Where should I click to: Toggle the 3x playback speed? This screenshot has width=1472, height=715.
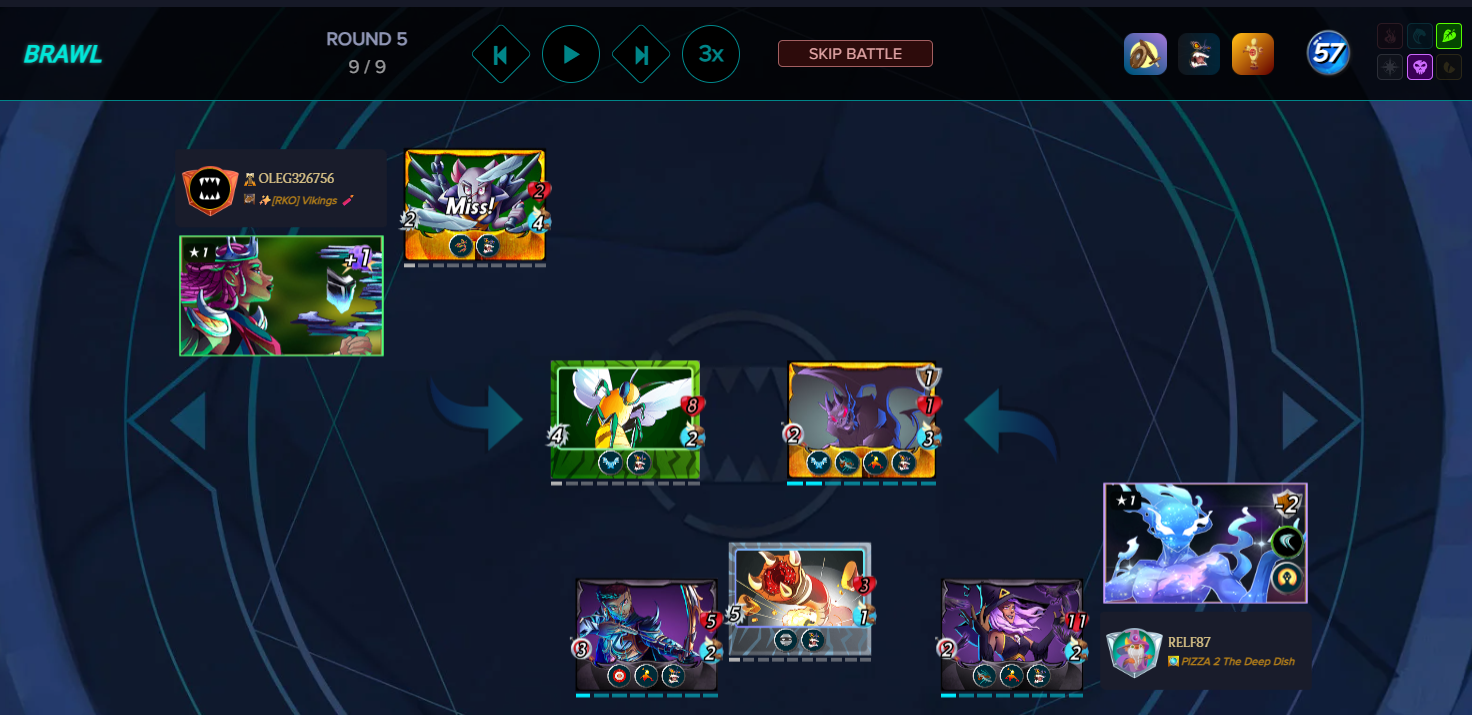711,54
